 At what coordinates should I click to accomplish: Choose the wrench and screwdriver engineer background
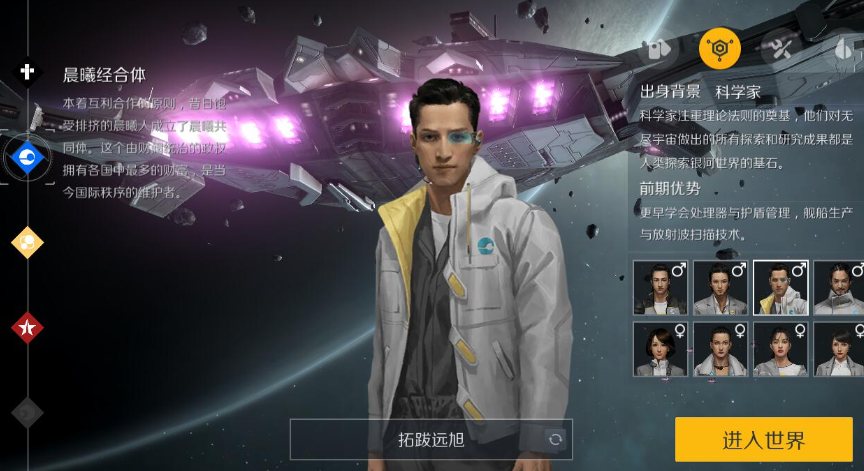[x=780, y=47]
